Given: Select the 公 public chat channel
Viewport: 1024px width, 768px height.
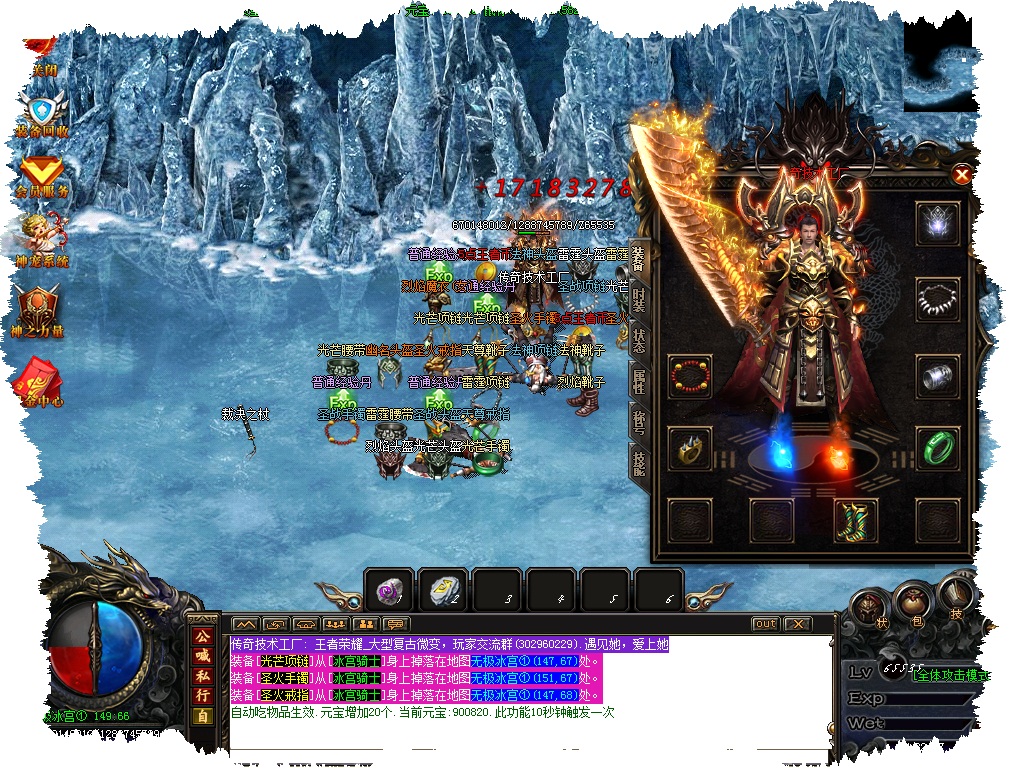Looking at the screenshot, I should (203, 637).
